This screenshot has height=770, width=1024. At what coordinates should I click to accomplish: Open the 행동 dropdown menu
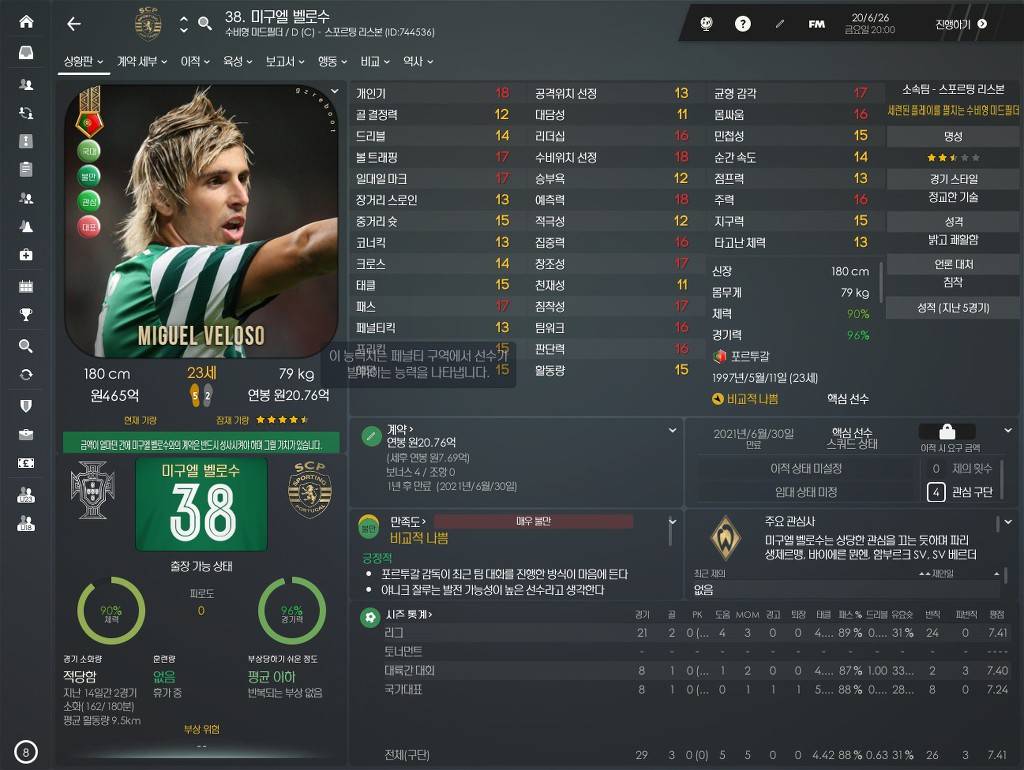pos(332,62)
